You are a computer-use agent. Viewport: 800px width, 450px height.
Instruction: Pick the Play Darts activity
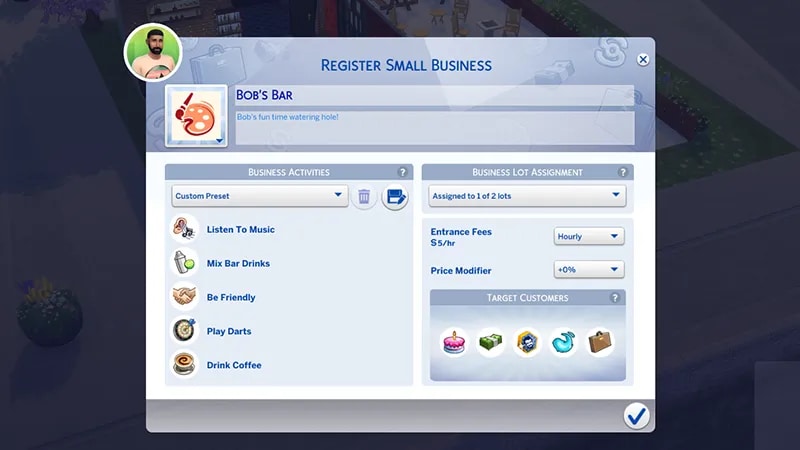(x=229, y=332)
